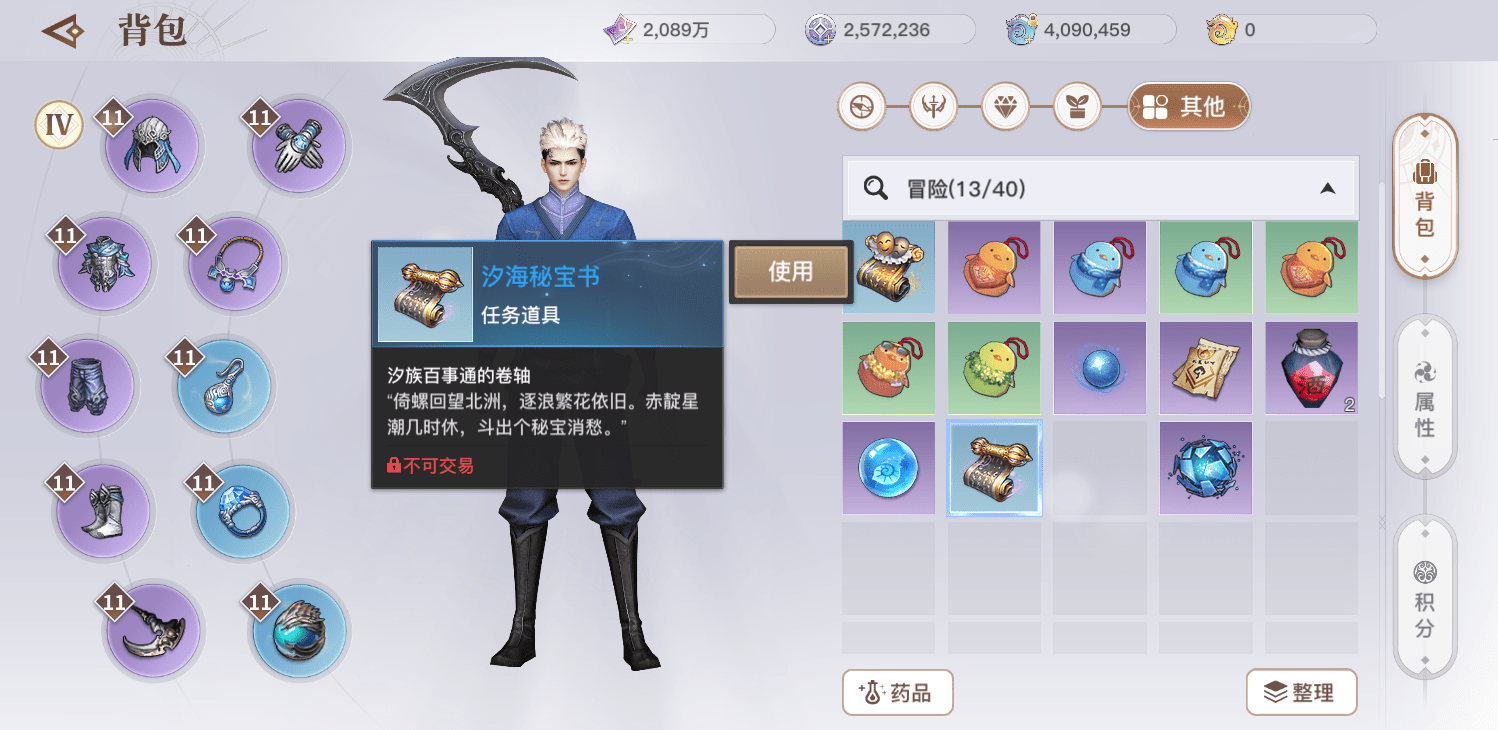Image resolution: width=1498 pixels, height=730 pixels.
Task: Switch to the 其他 category tab
Action: click(1189, 107)
